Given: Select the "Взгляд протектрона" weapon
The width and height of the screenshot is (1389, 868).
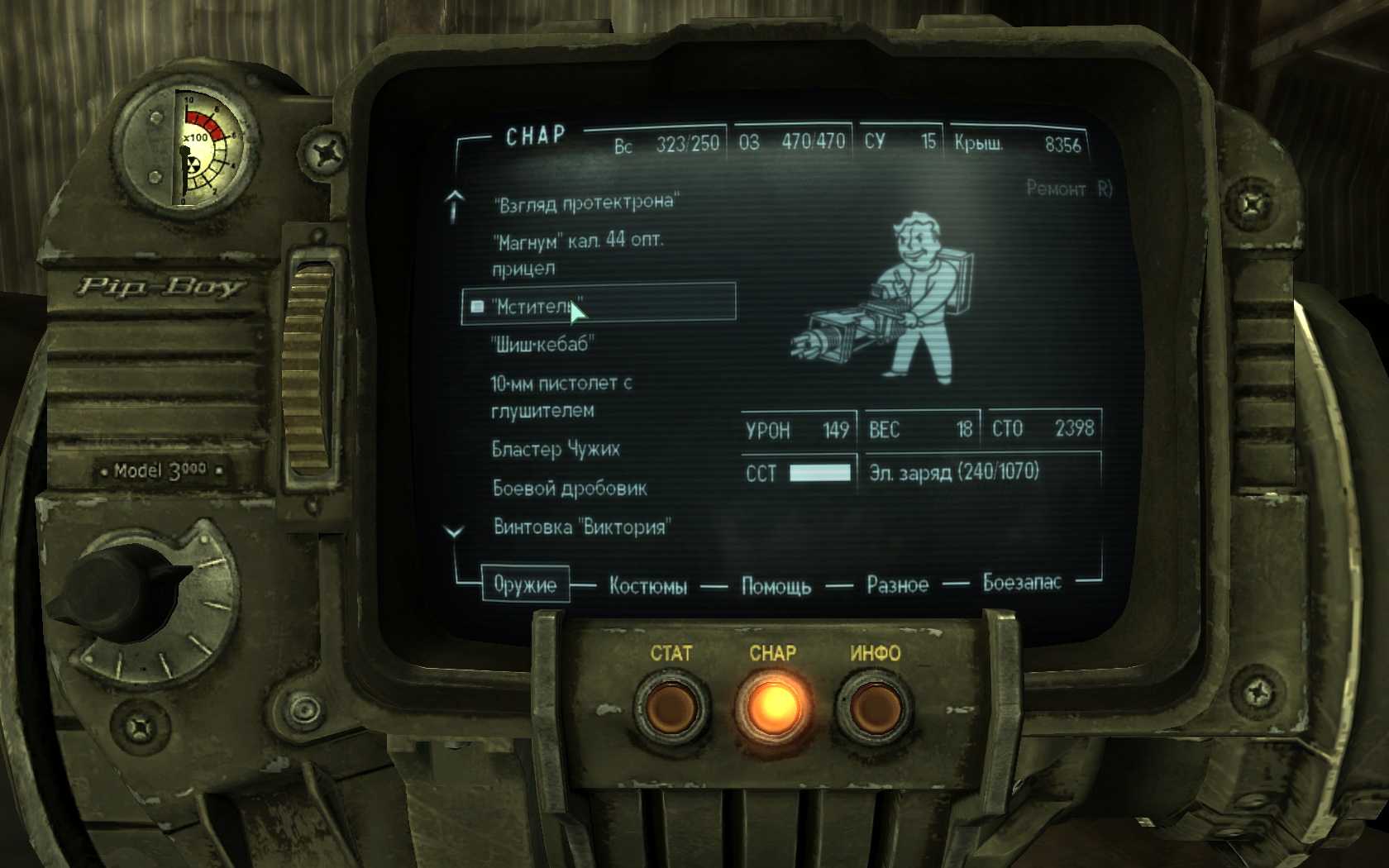Looking at the screenshot, I should [x=585, y=203].
